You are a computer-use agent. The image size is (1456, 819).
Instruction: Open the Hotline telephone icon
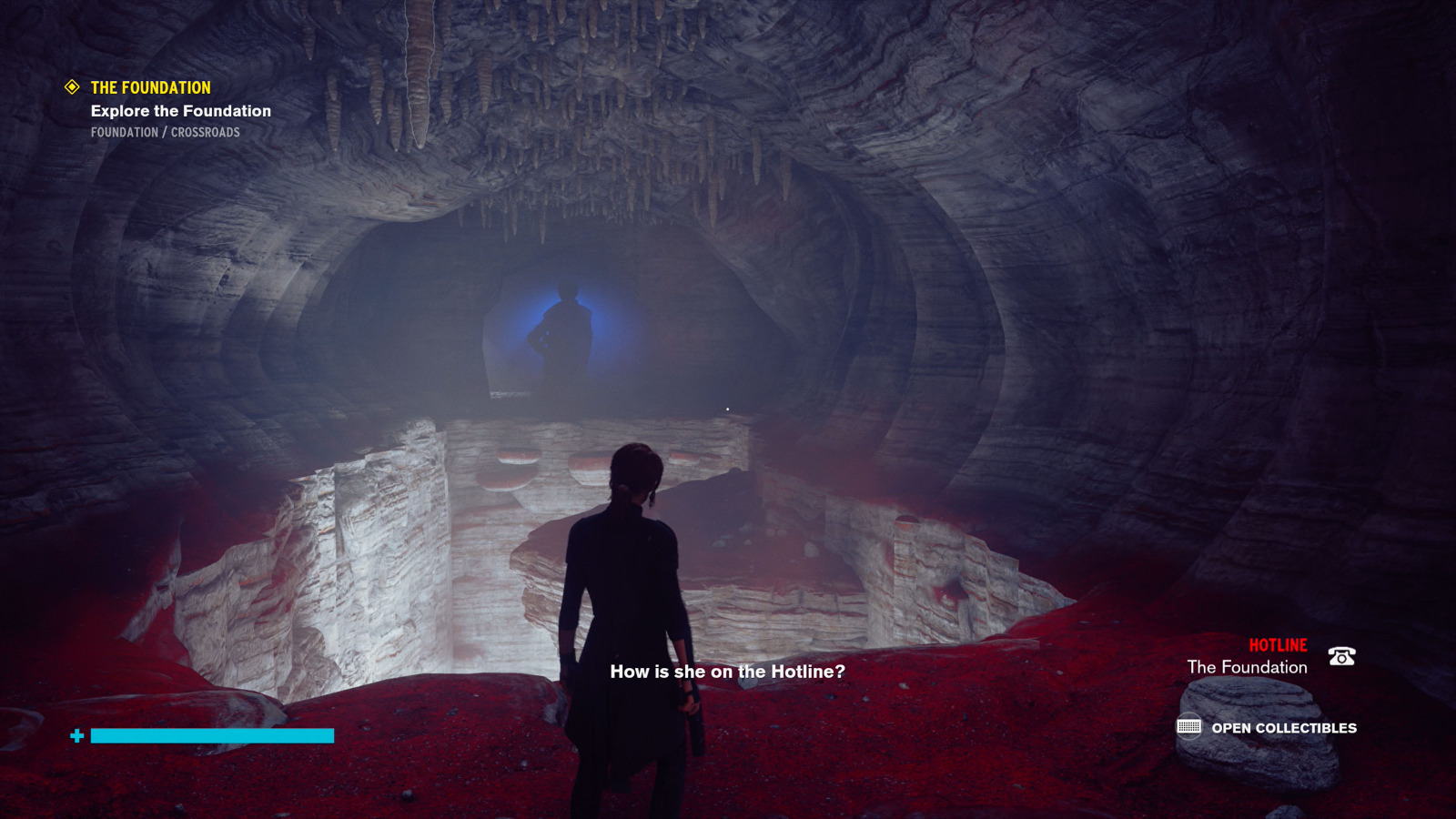coord(1341,656)
